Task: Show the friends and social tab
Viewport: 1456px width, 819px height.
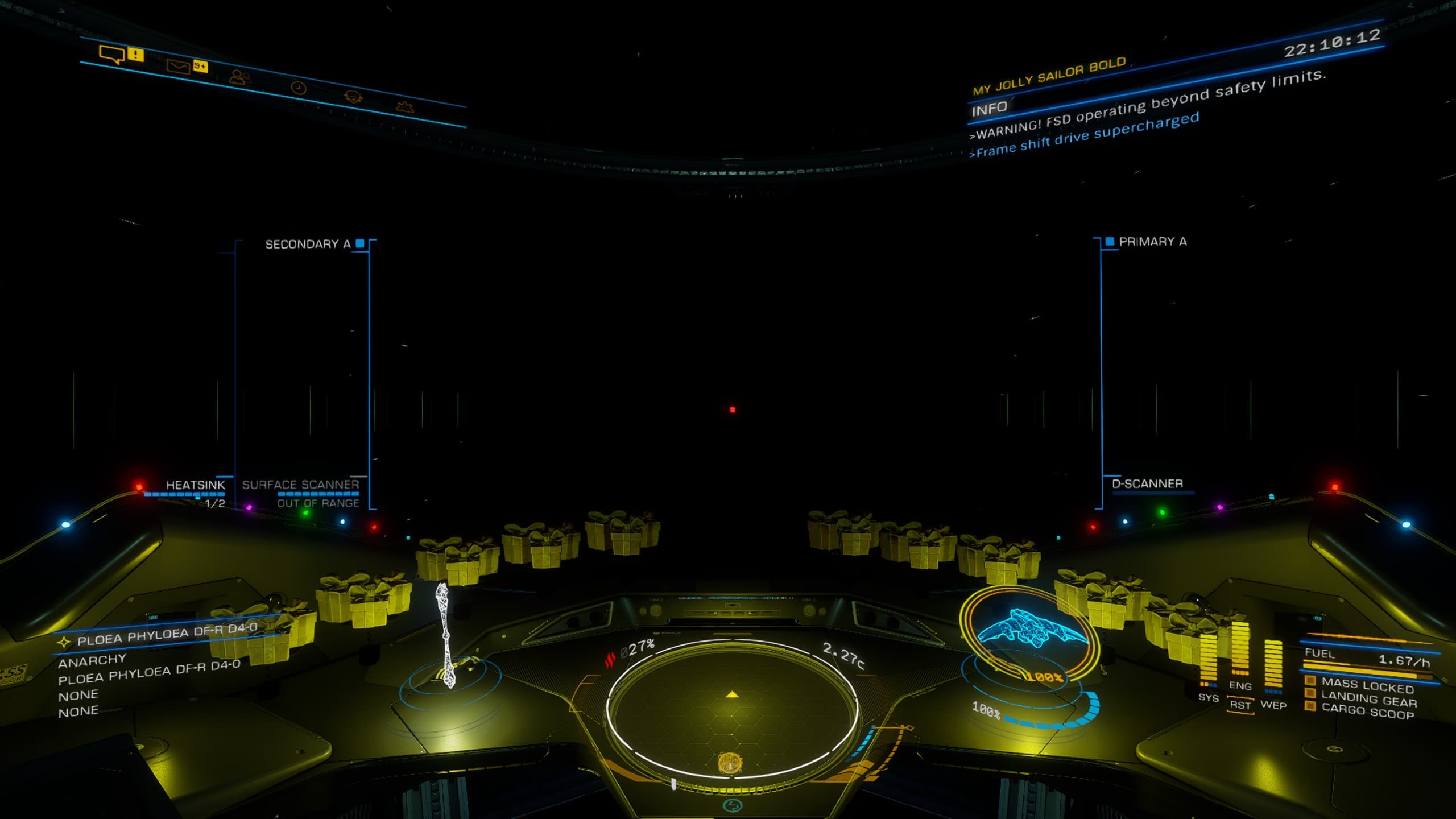Action: click(x=239, y=77)
